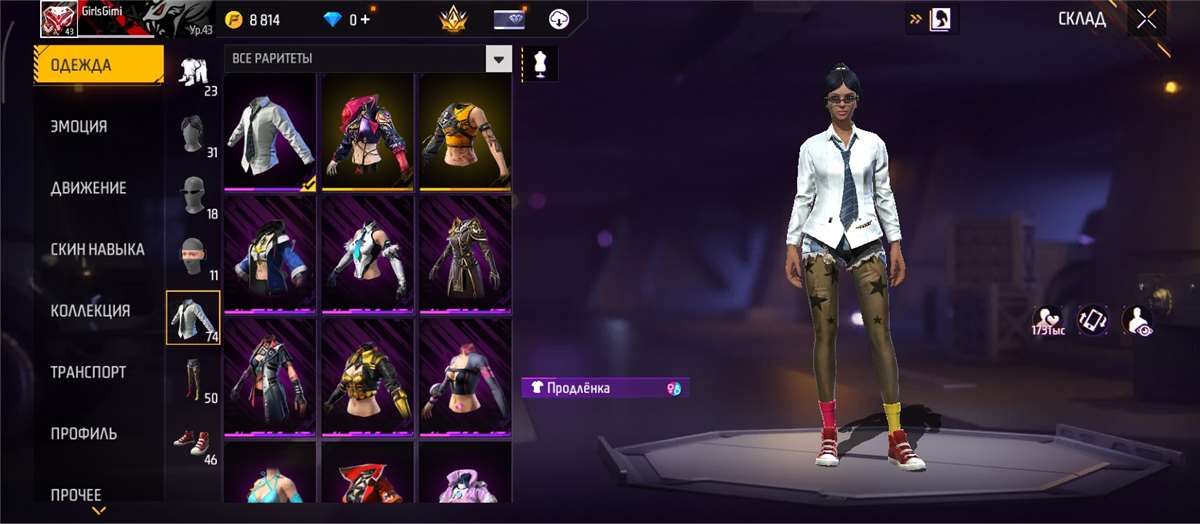Show the pants subcategory with 50 items

click(x=192, y=378)
